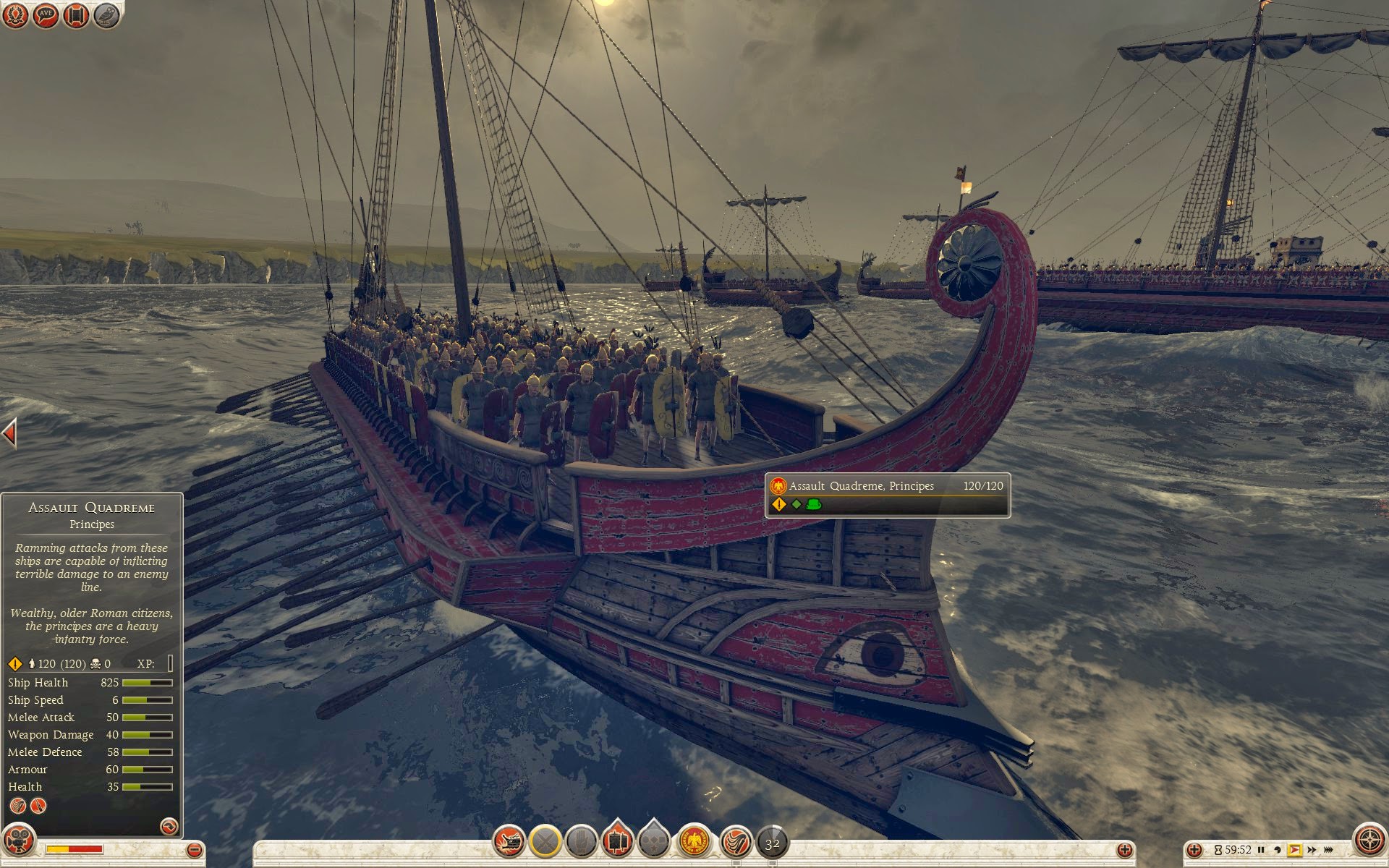
Task: Activate the rowing oars ability button
Action: coord(736,841)
